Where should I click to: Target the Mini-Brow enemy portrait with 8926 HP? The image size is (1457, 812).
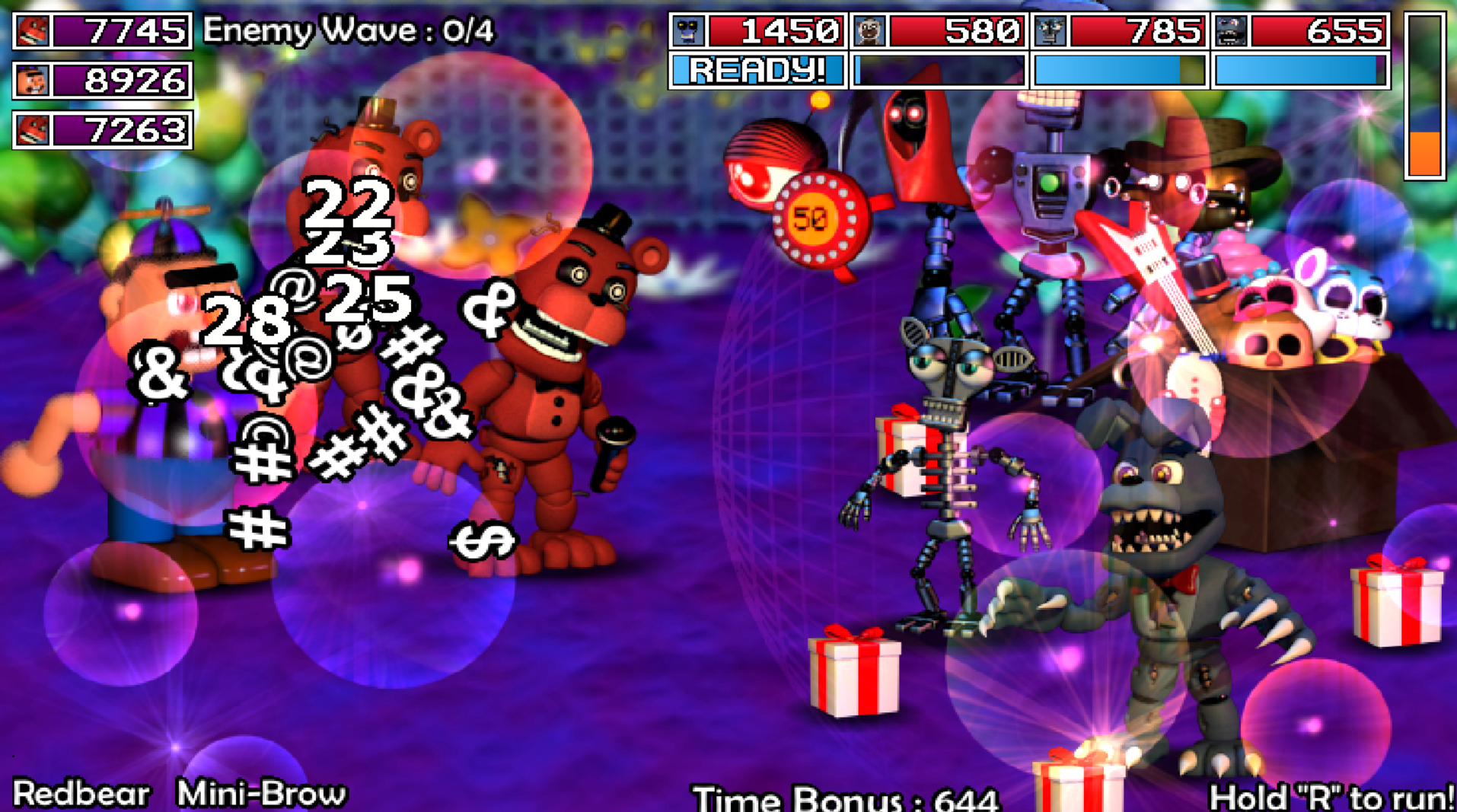[32, 81]
